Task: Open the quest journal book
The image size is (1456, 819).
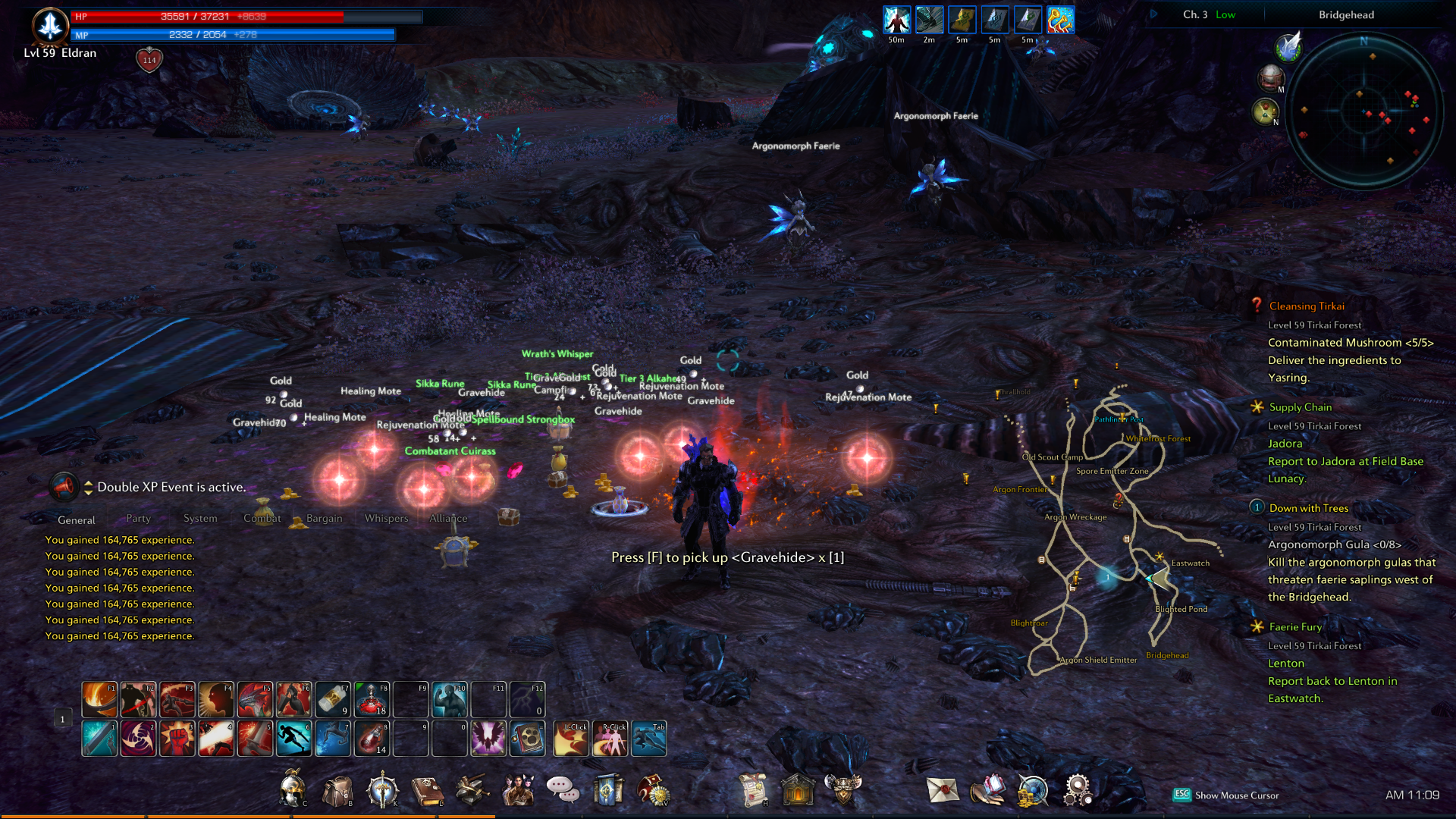Action: (x=427, y=790)
